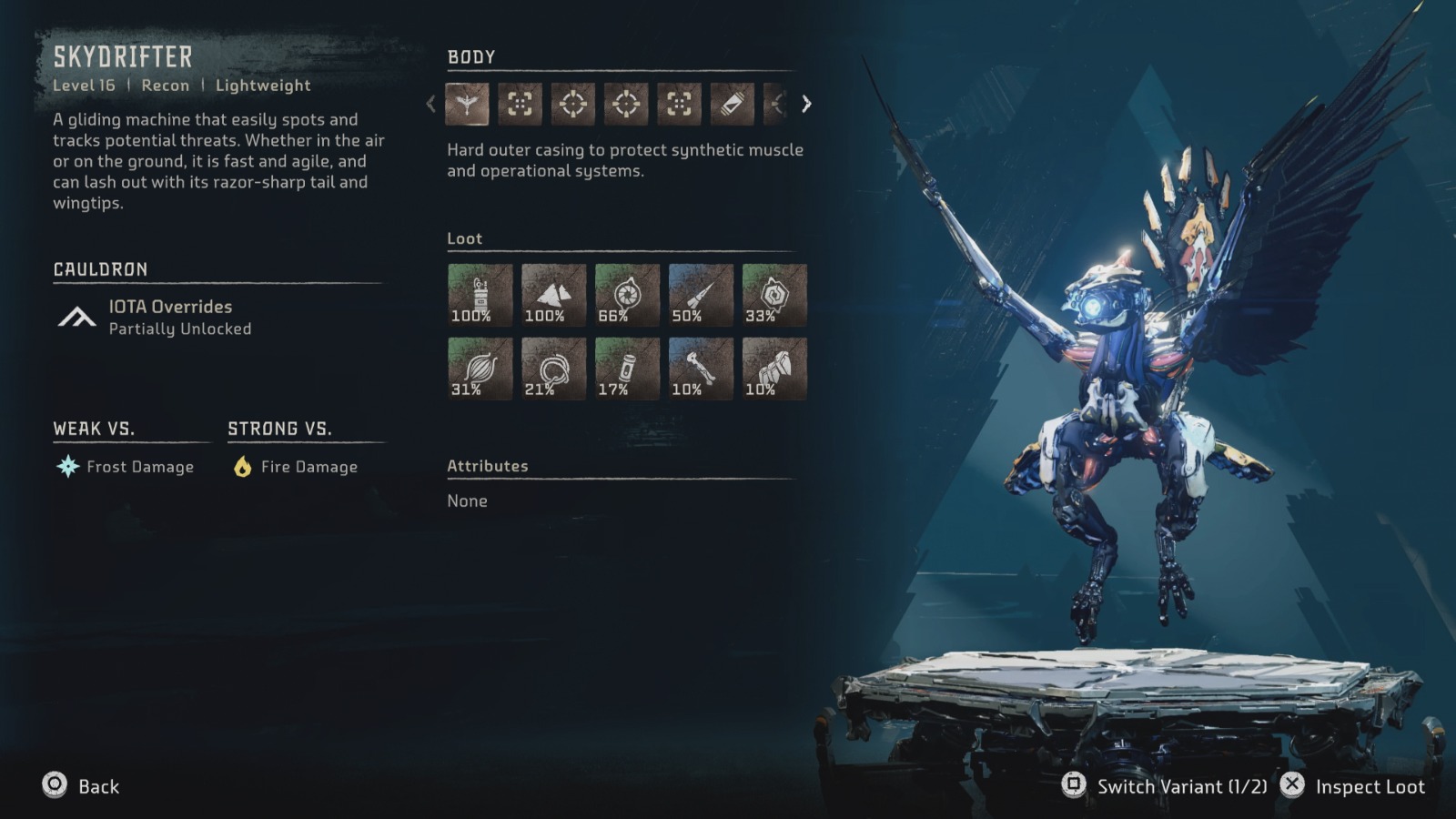Show next machine parts with the right arrow
Viewport: 1456px width, 819px height.
[x=806, y=104]
